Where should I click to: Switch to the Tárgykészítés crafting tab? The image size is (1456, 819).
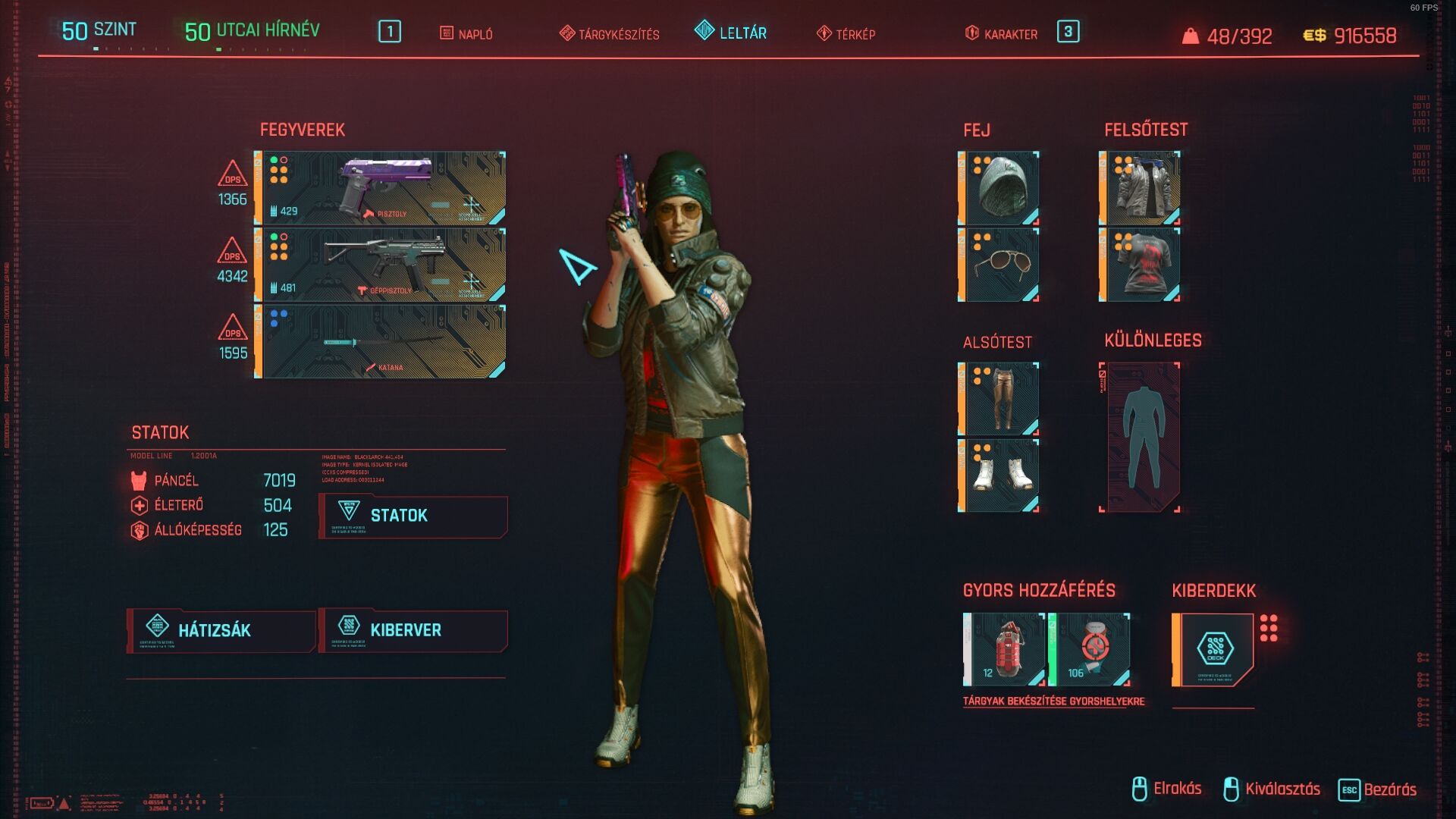coord(610,34)
